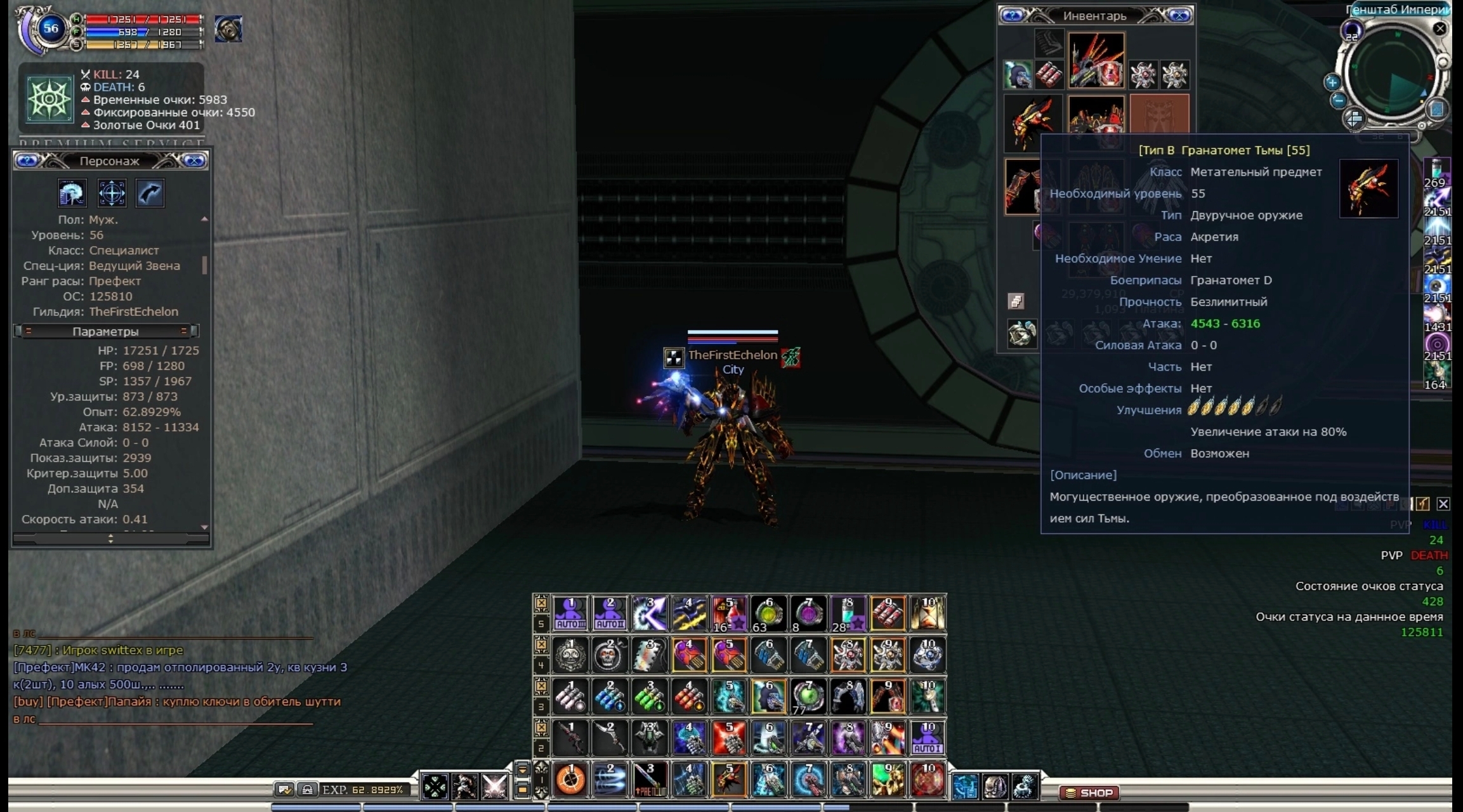
Task: Click the crossed swords icon in the bottom bar
Action: 494,787
